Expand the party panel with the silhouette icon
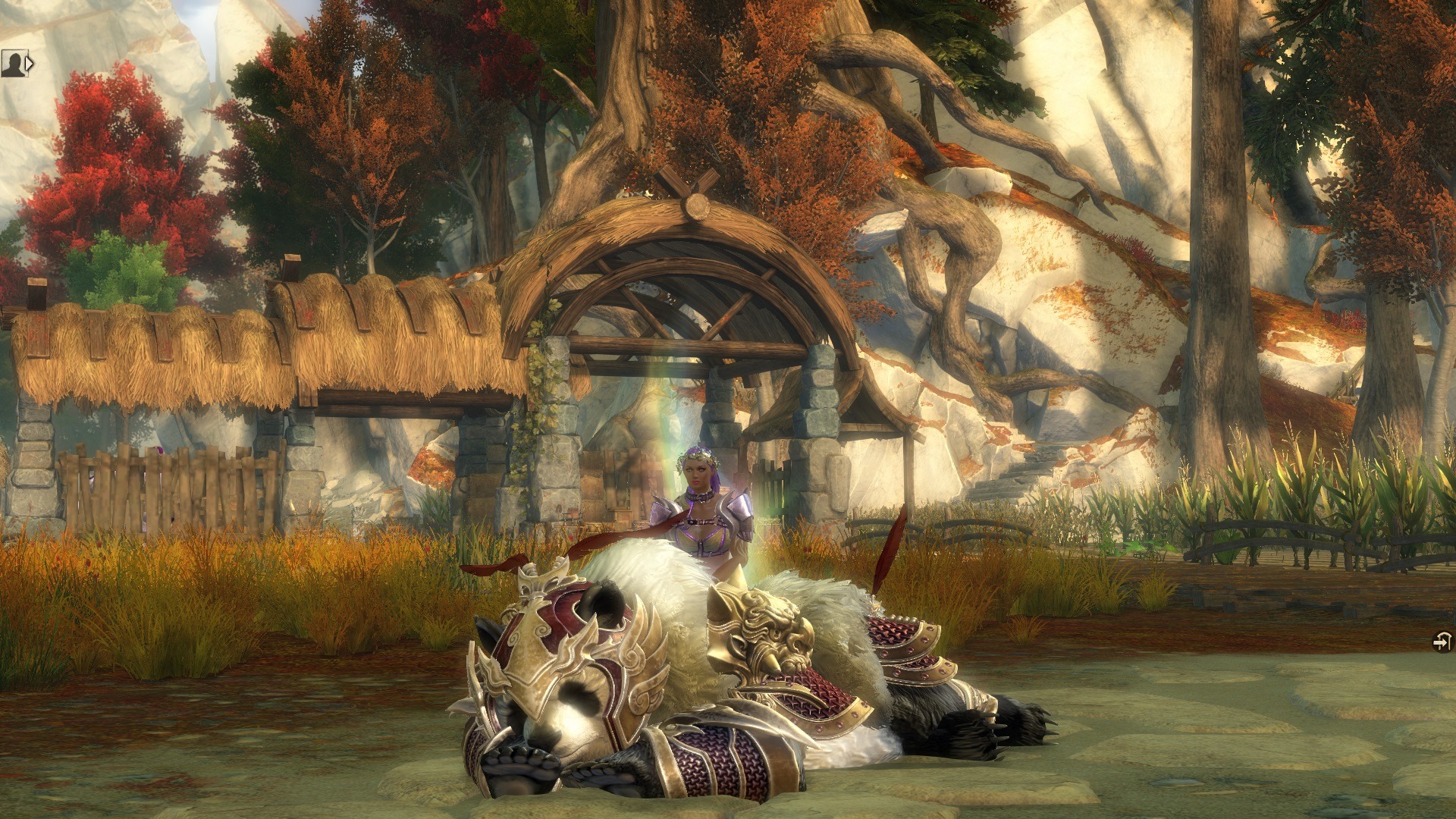This screenshot has width=1456, height=819. point(17,64)
